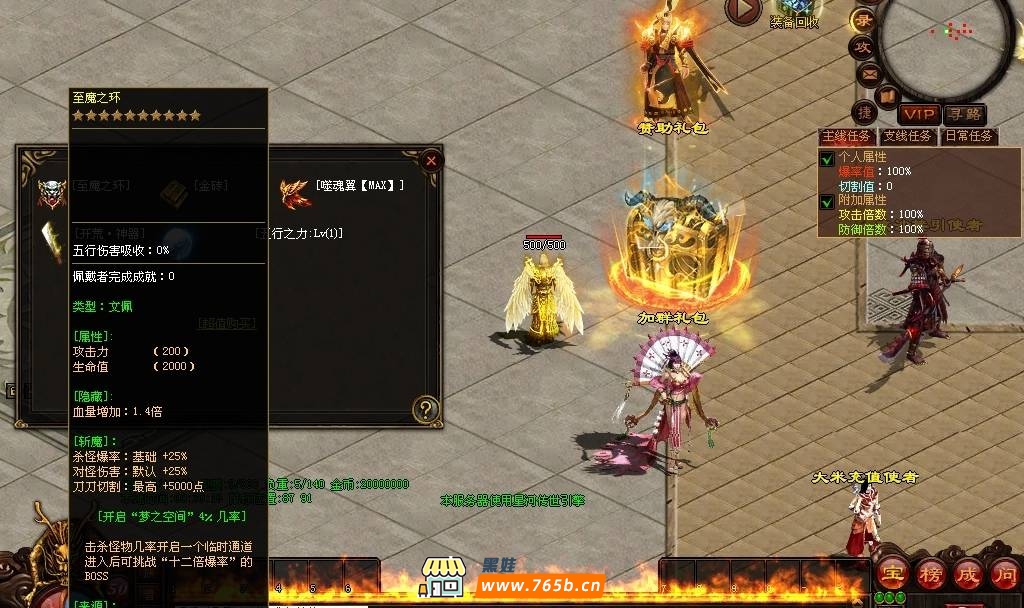This screenshot has height=608, width=1024.
Task: Open the 成 achievement button
Action: coord(968,574)
